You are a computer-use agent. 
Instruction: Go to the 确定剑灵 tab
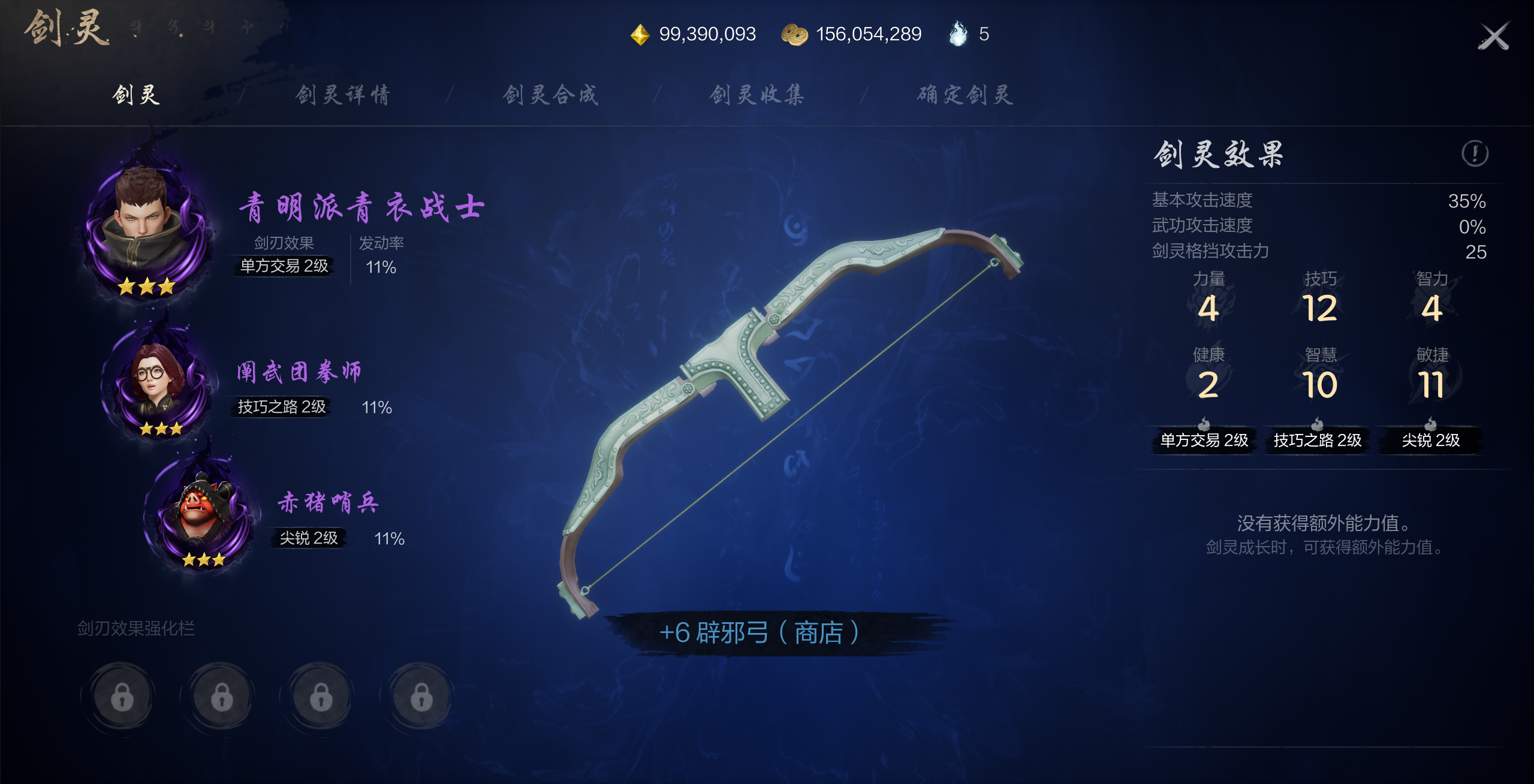965,95
